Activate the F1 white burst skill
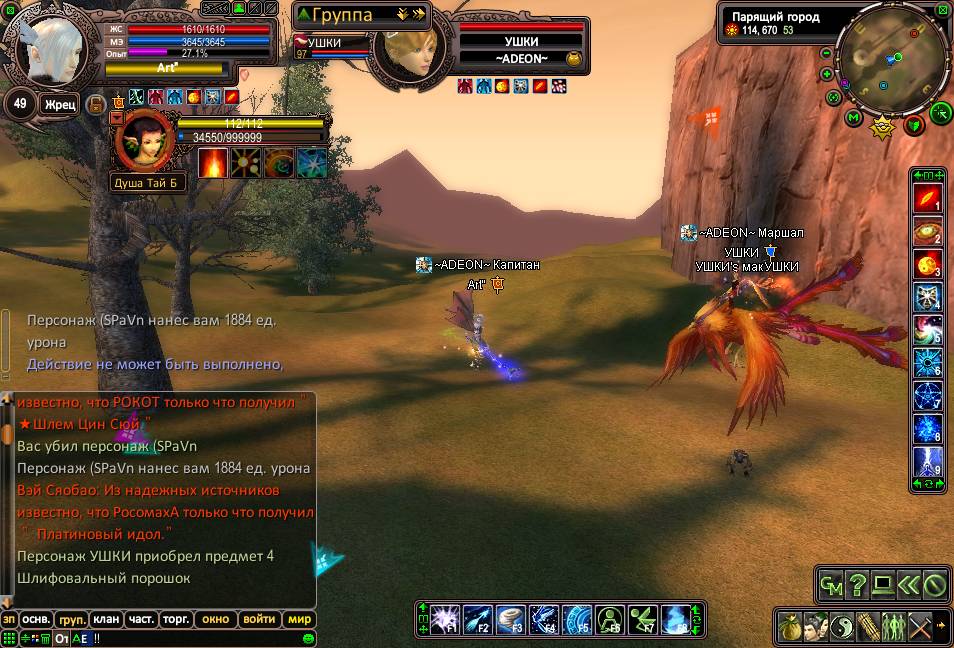This screenshot has width=954, height=648. point(444,620)
